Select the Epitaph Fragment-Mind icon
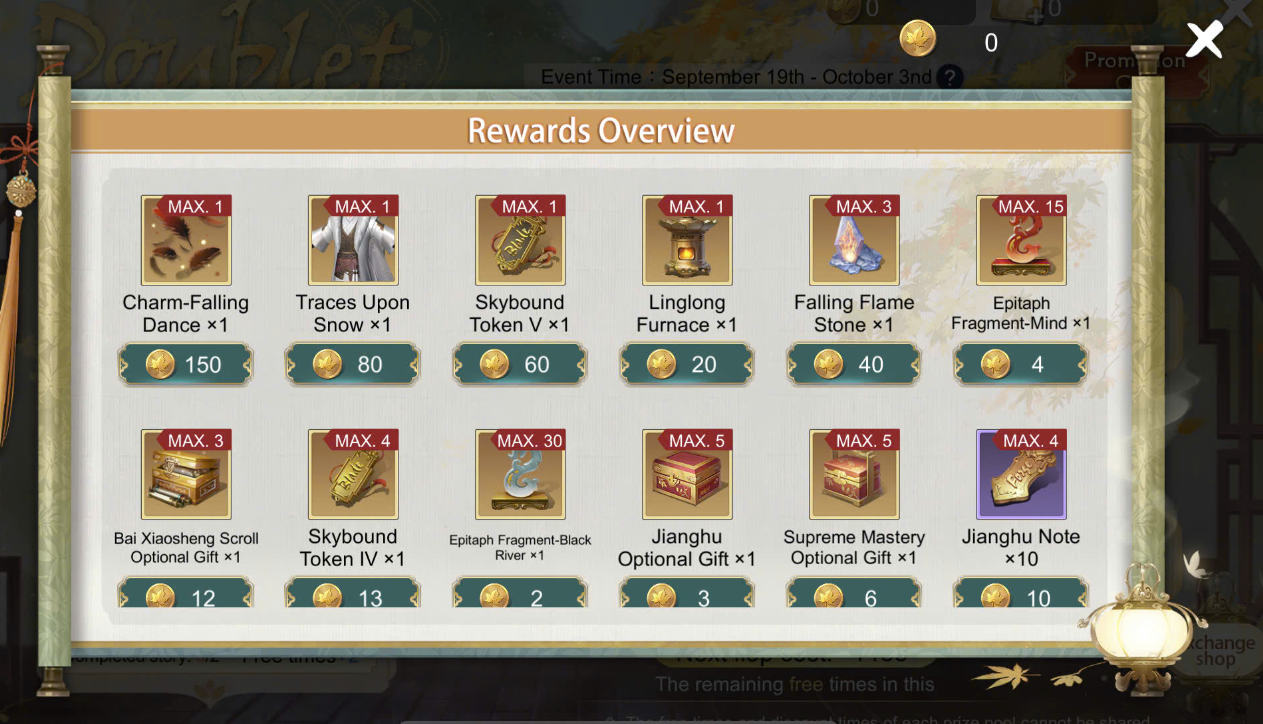 [1021, 241]
